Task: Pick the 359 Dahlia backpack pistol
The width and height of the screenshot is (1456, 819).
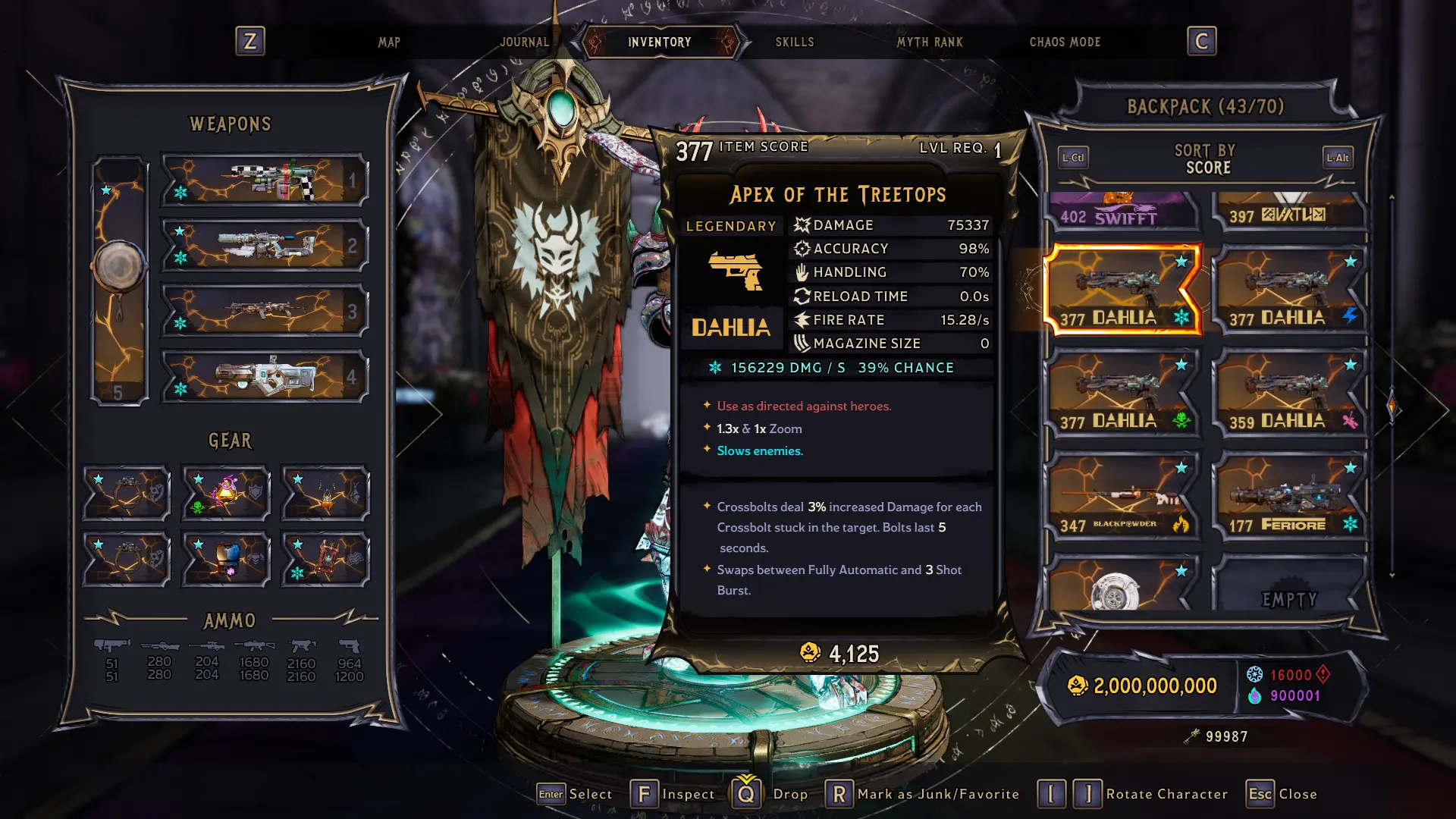Action: pos(1290,394)
